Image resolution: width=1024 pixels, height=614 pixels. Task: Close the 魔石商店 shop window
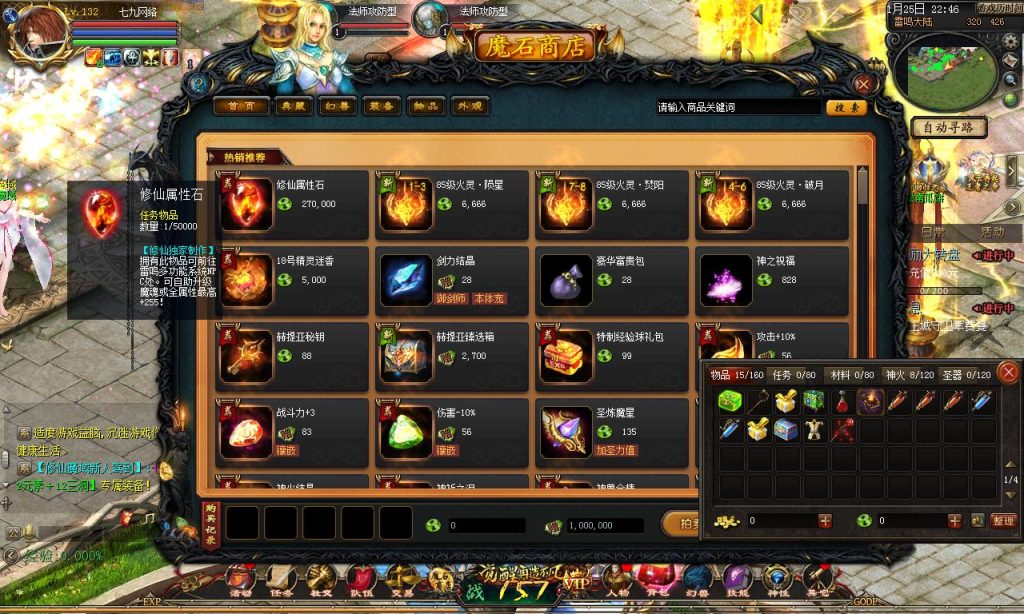(862, 85)
